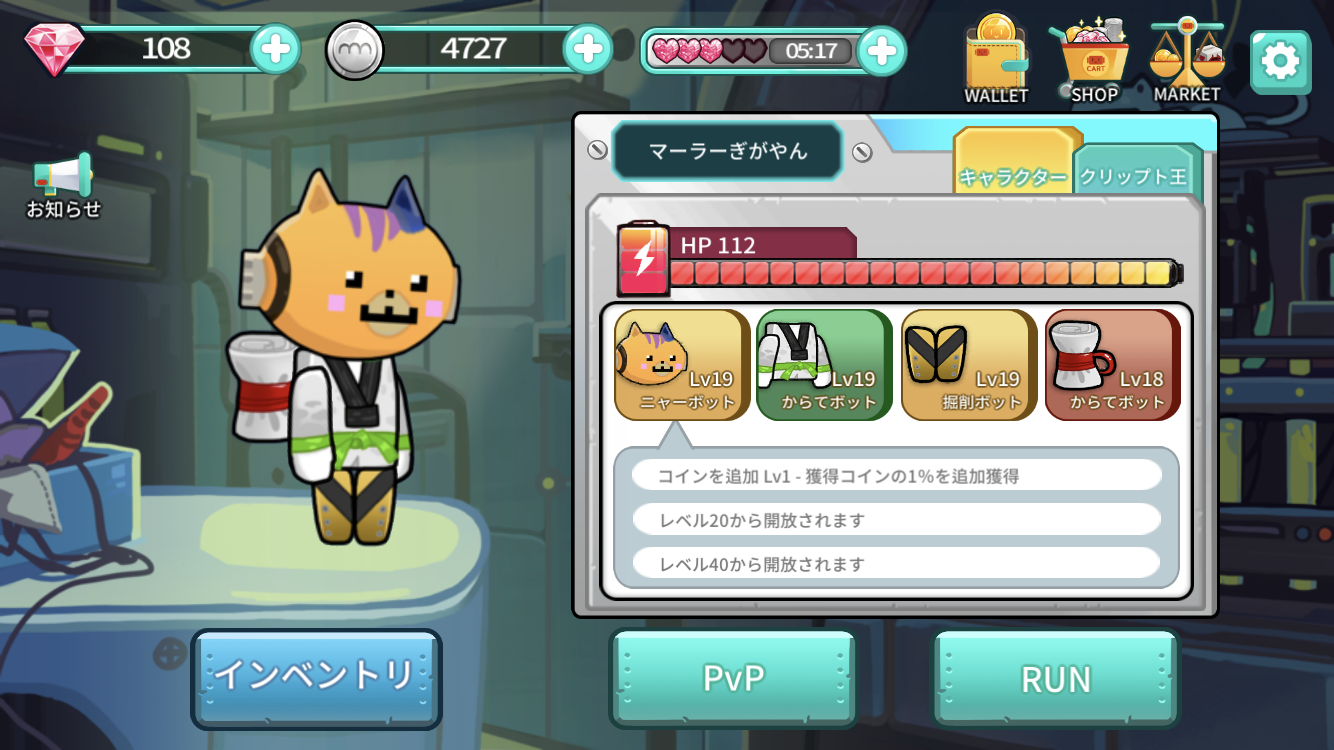Tap the マーラーぎがやん name plate
Image resolution: width=1334 pixels, height=750 pixels.
[728, 152]
